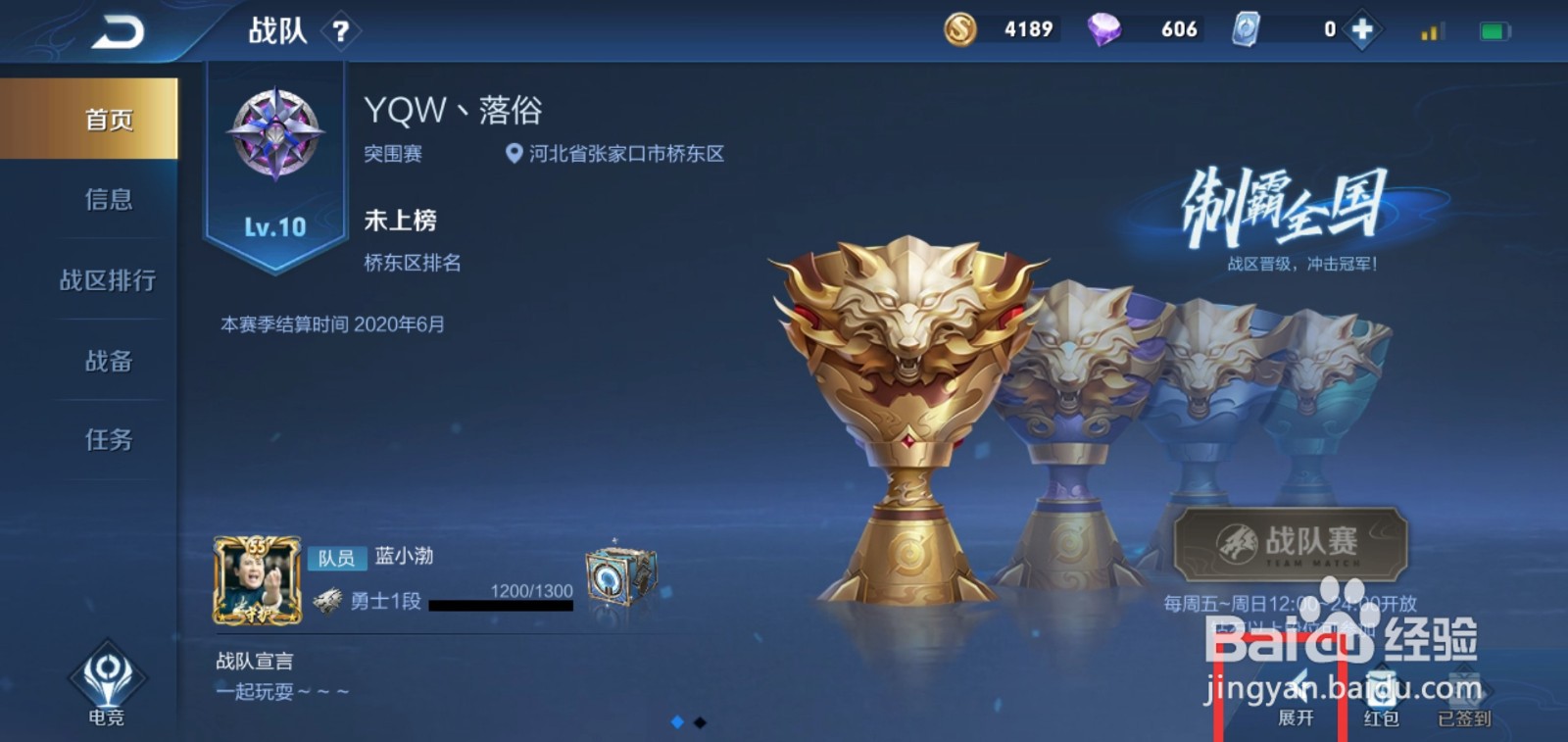This screenshot has width=1568, height=742.
Task: Collapse the help panel via question mark
Action: pos(339,29)
